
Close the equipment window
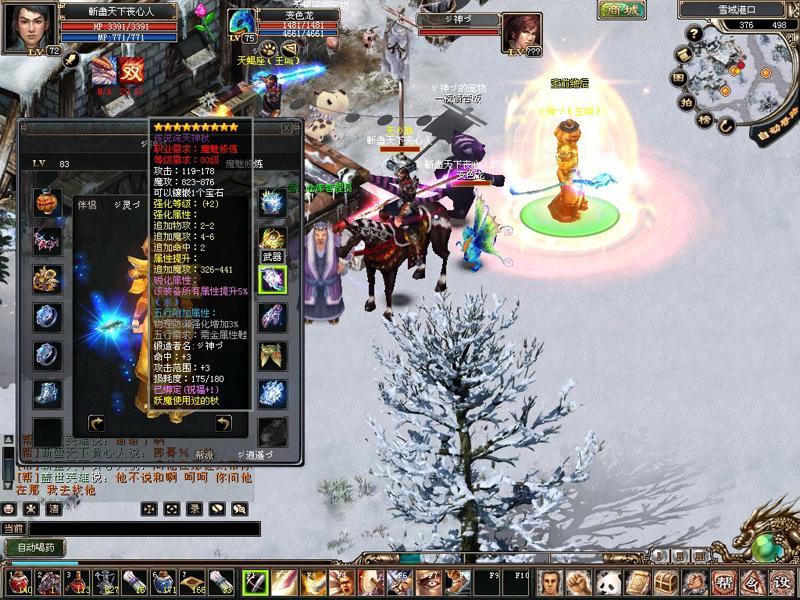coord(286,127)
